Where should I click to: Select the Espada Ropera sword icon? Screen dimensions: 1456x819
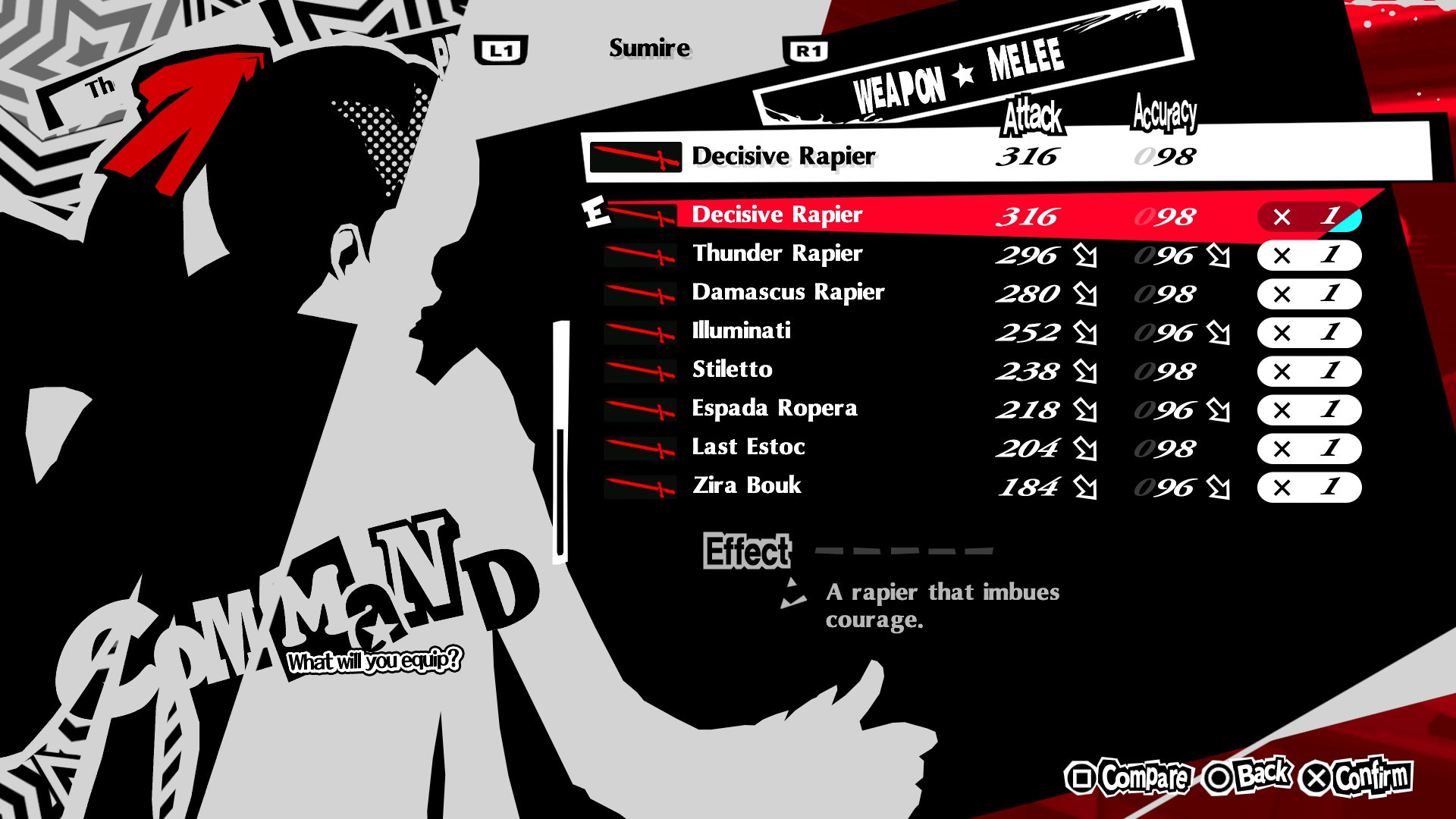click(x=641, y=411)
